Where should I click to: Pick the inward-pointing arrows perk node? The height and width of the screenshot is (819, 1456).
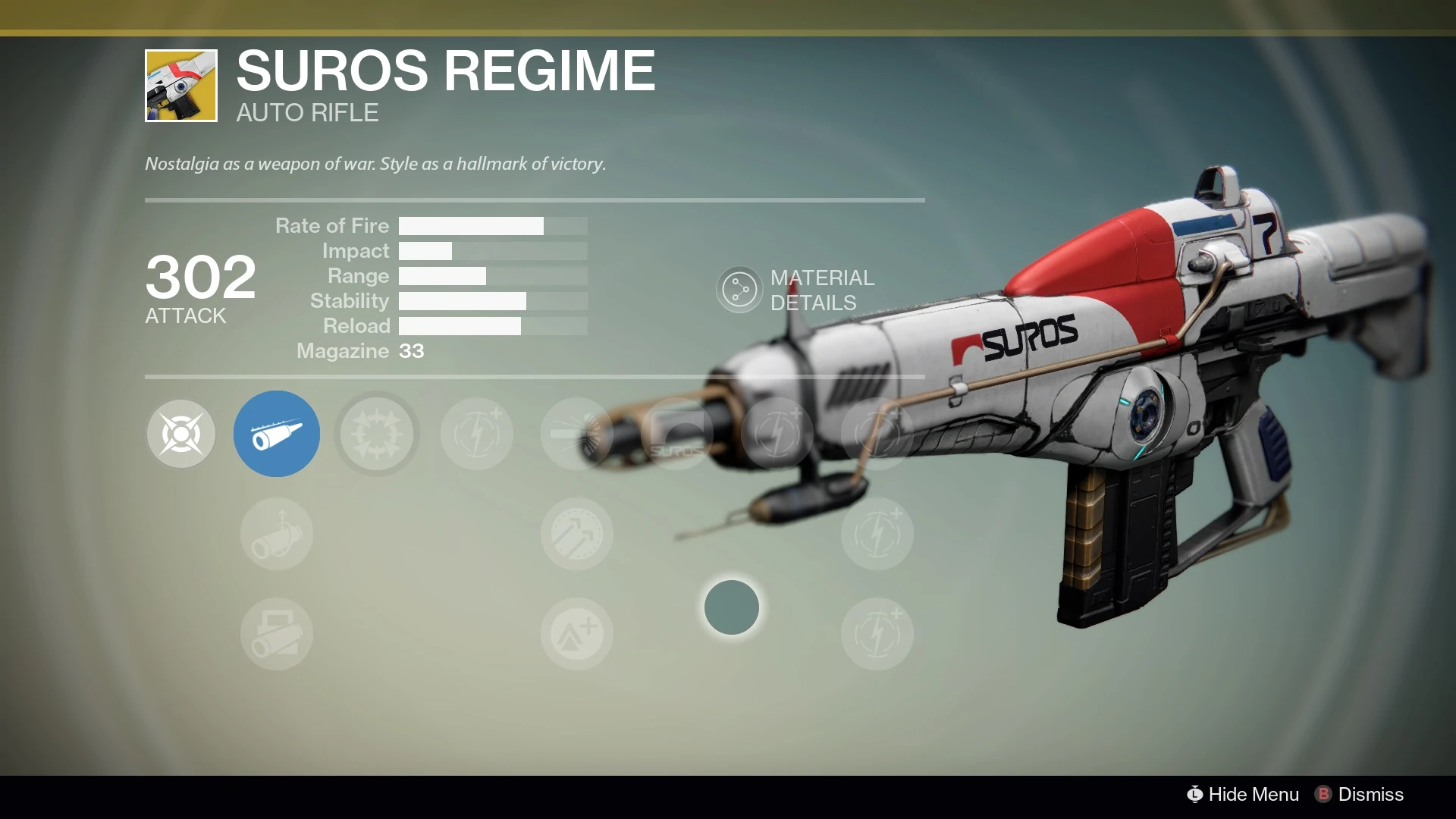coord(377,434)
